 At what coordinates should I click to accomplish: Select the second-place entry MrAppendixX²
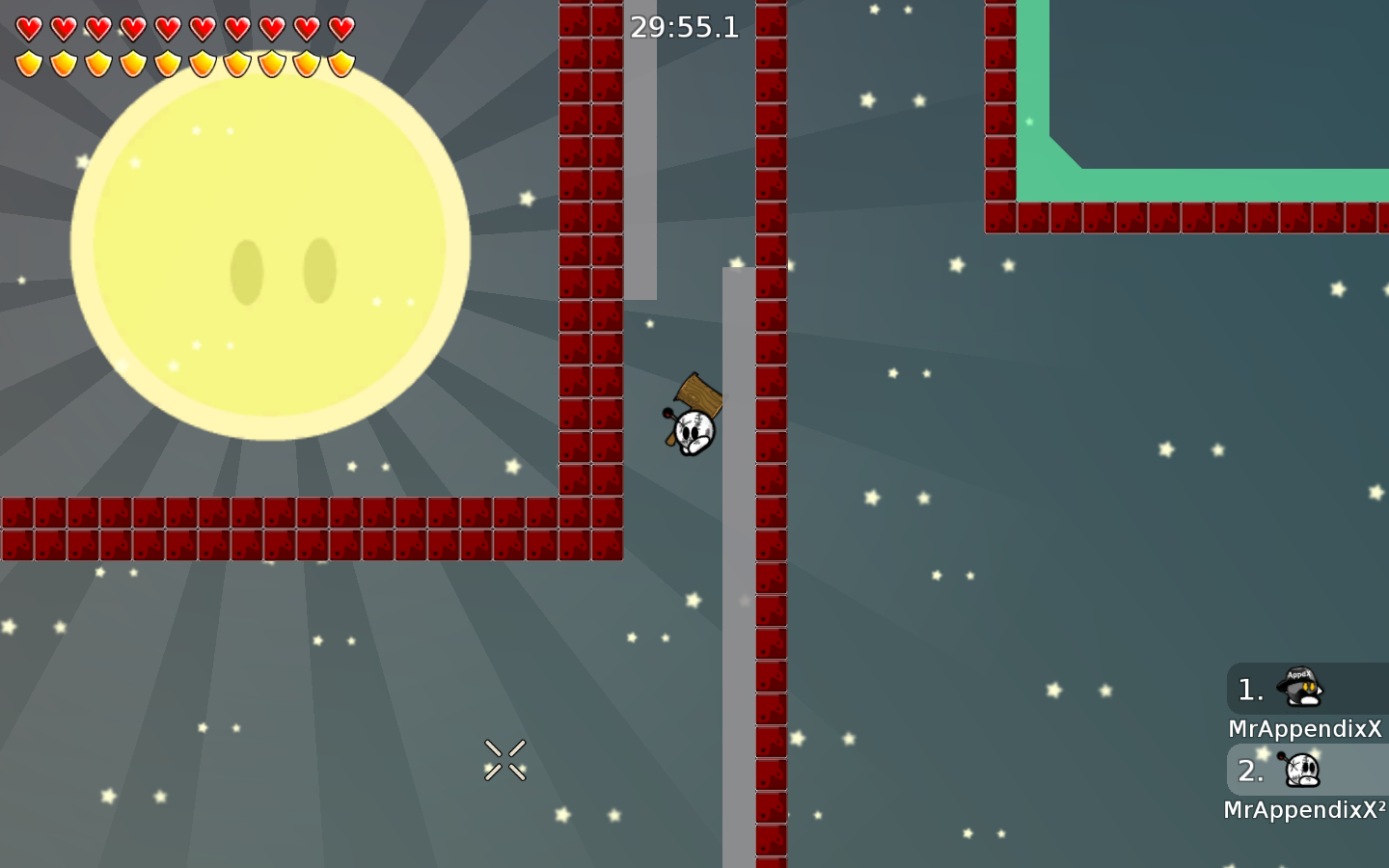coord(1302,809)
